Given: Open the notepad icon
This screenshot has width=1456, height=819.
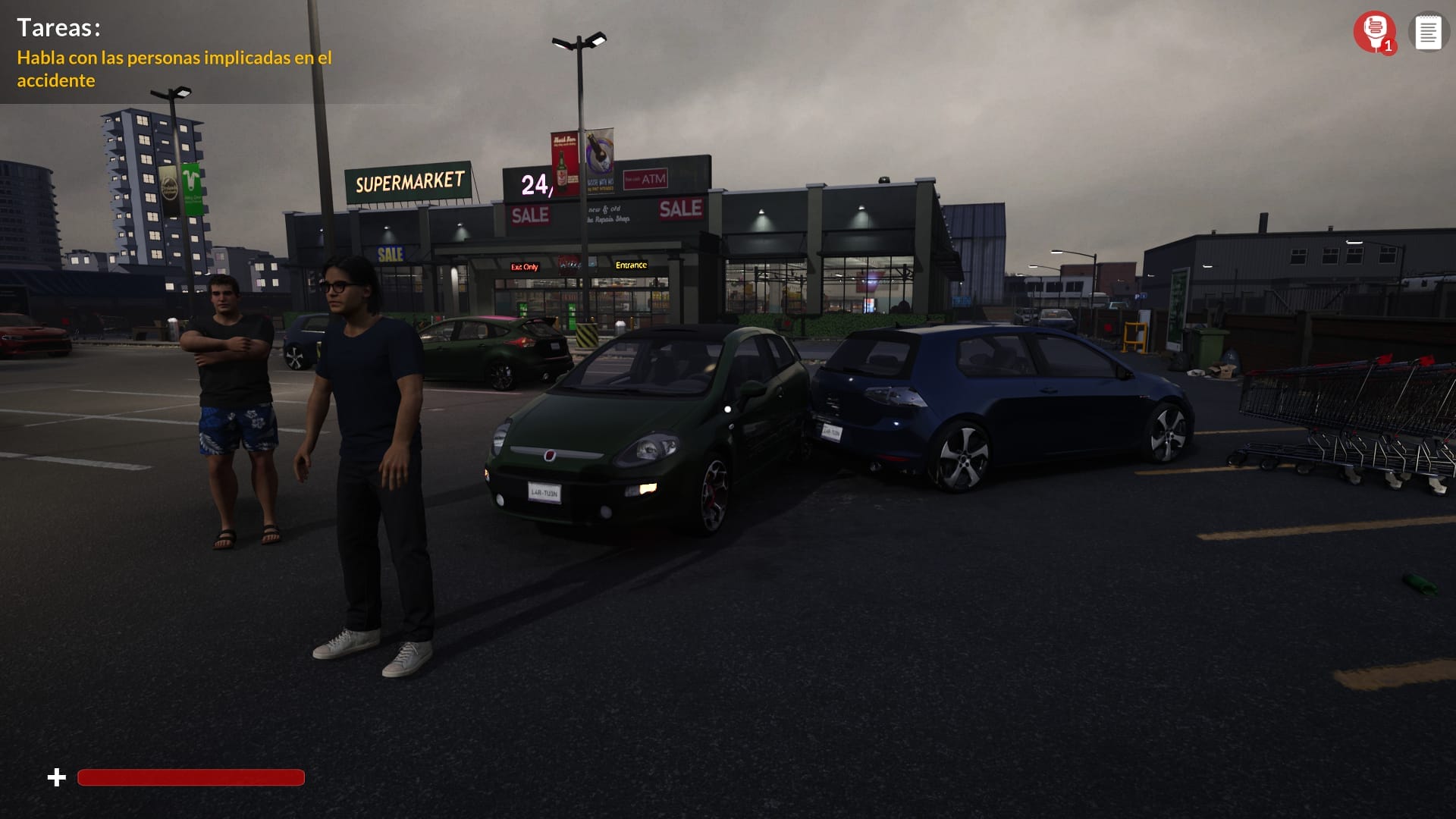Looking at the screenshot, I should [1428, 33].
